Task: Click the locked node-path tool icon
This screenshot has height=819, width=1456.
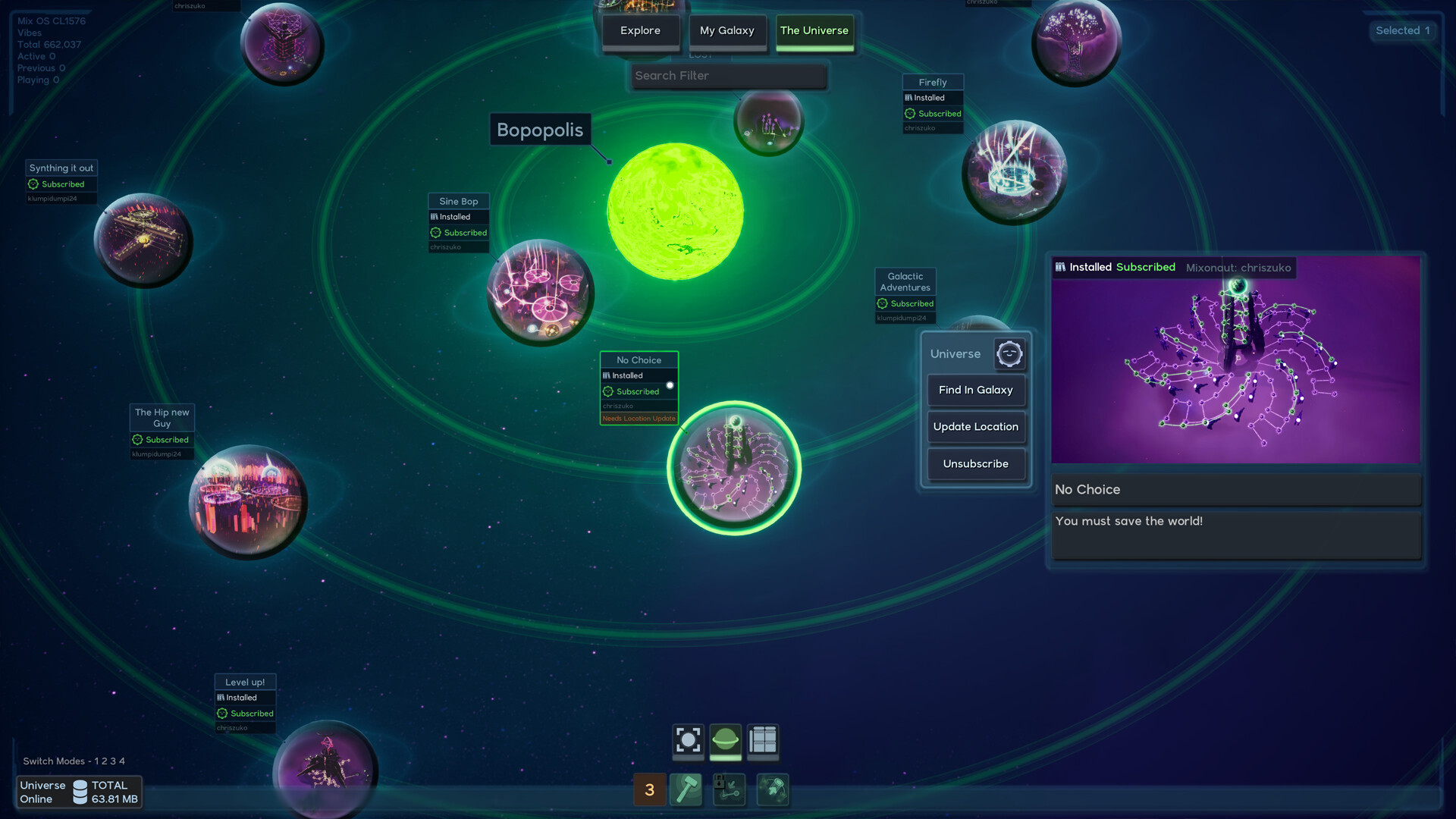Action: point(729,789)
